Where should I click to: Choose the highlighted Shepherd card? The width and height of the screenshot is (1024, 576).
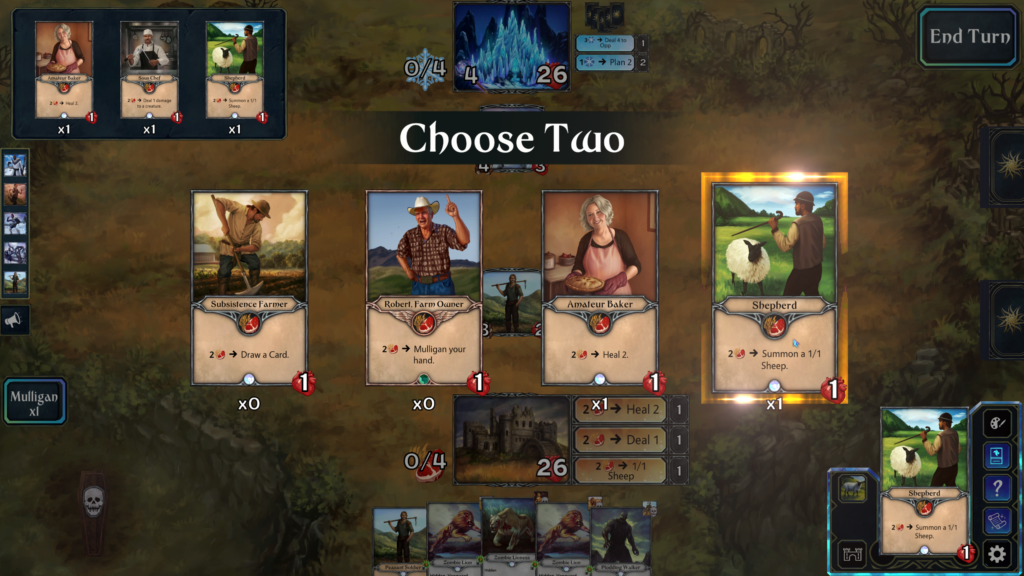[774, 290]
